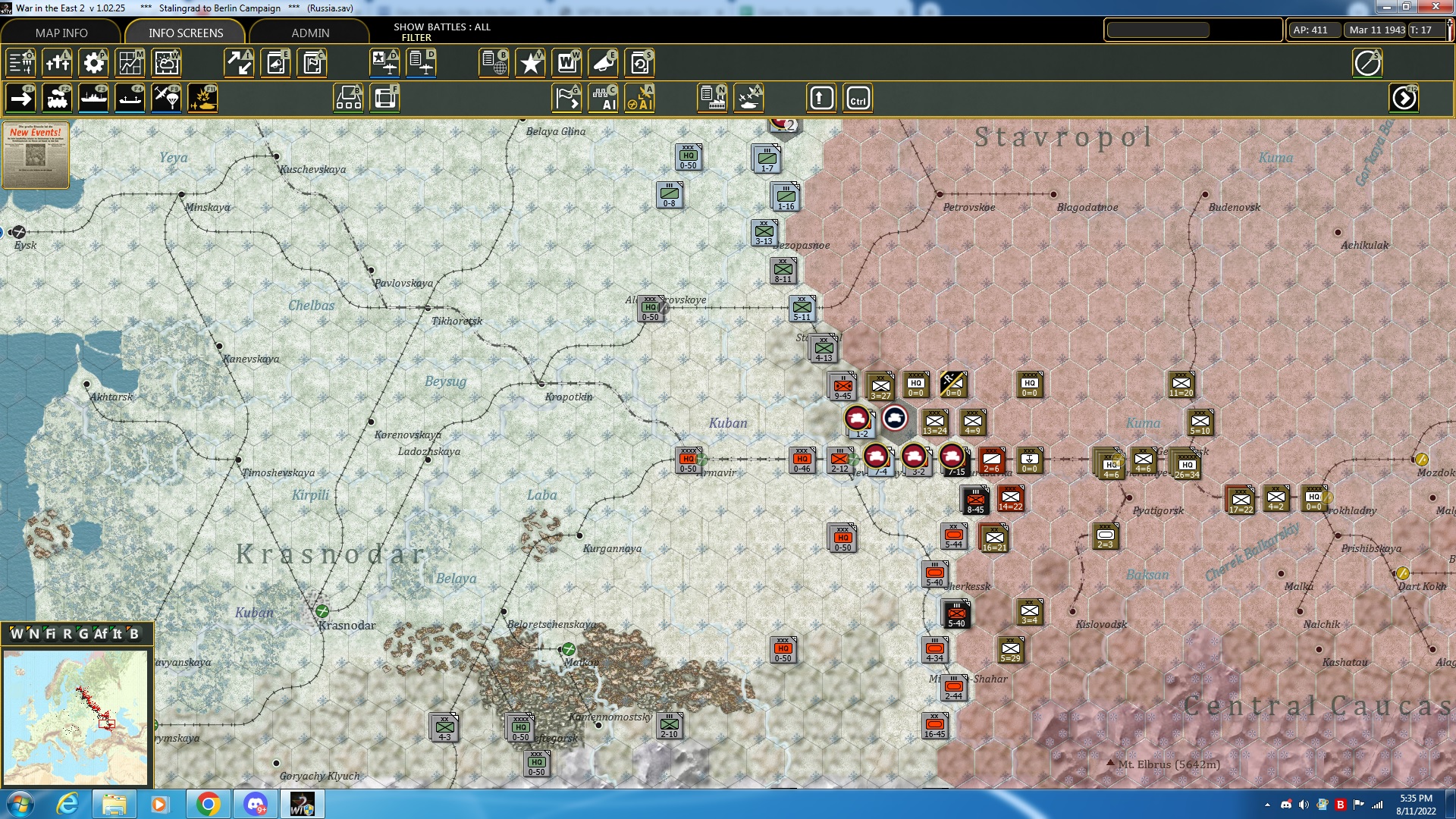This screenshot has height=819, width=1456.
Task: Toggle the Ctrl modifier button
Action: tap(858, 97)
